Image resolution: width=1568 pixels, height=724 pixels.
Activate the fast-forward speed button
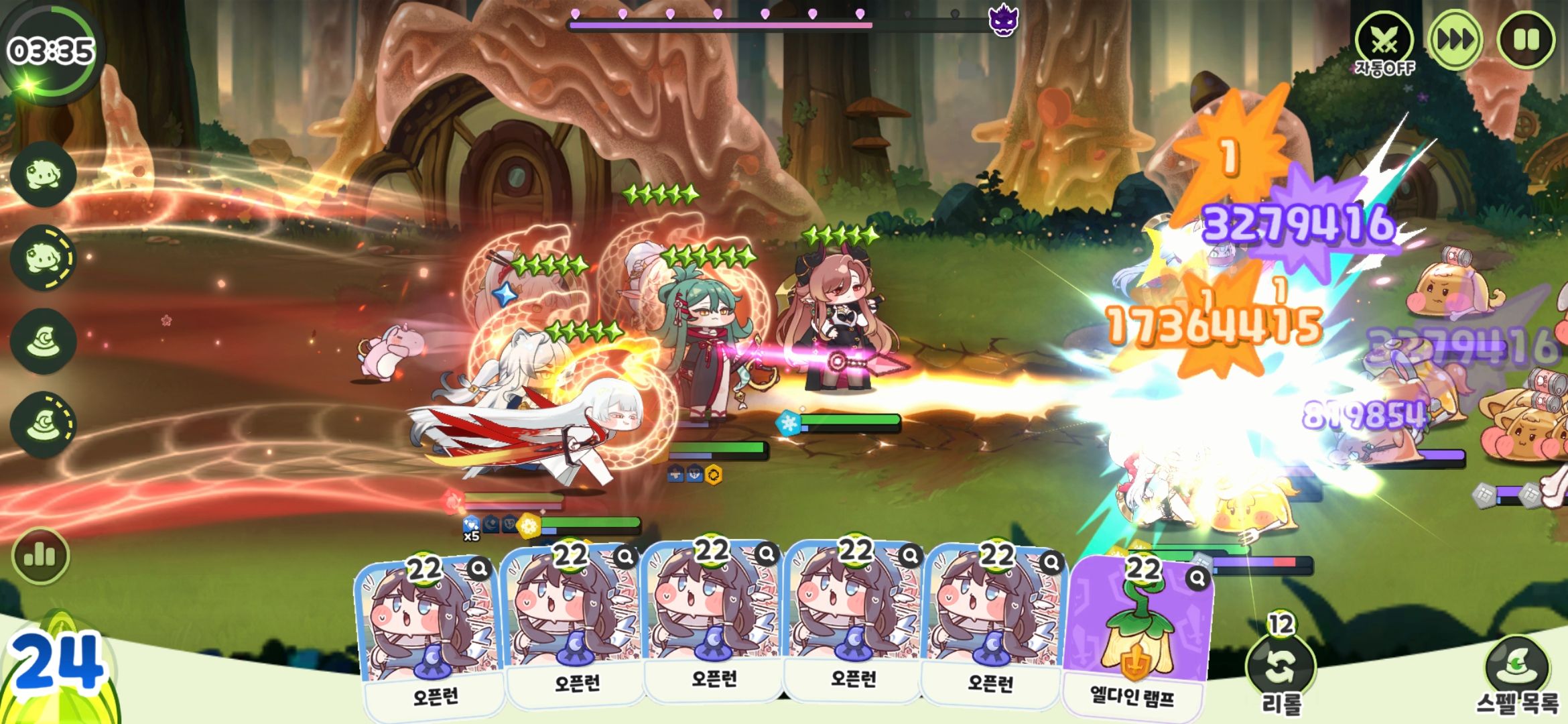click(x=1455, y=40)
